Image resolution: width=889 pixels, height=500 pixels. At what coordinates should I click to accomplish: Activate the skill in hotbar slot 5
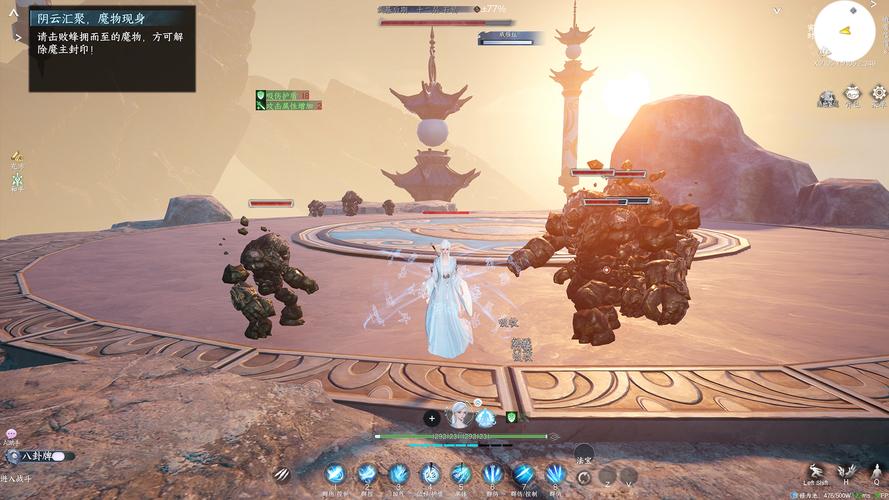coord(461,474)
